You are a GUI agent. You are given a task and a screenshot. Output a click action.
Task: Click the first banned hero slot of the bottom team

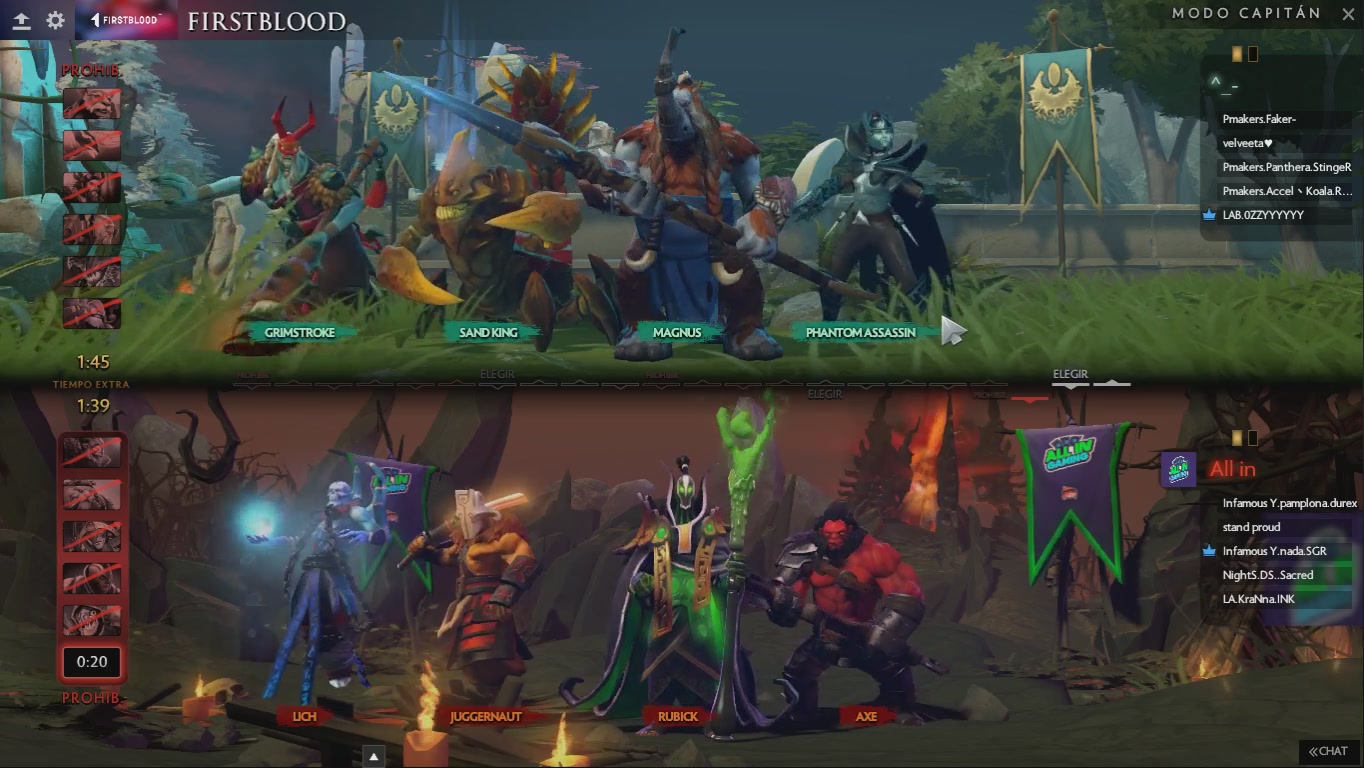click(x=91, y=452)
